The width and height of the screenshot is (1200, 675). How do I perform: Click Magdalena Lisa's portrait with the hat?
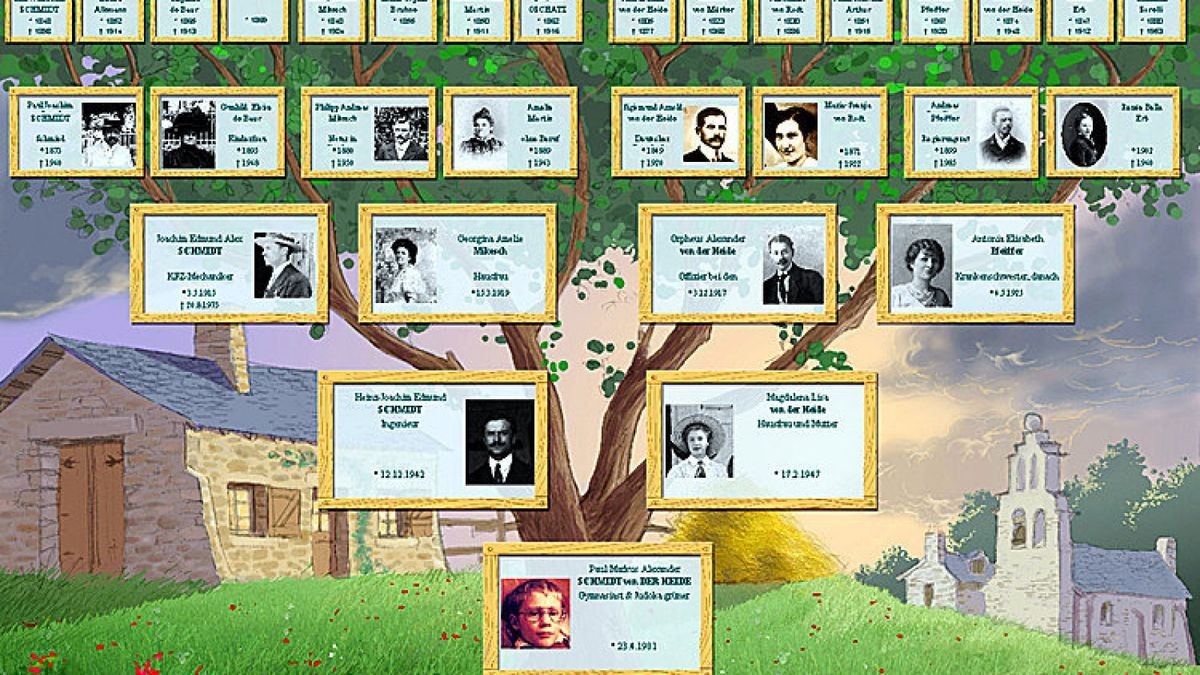point(699,441)
